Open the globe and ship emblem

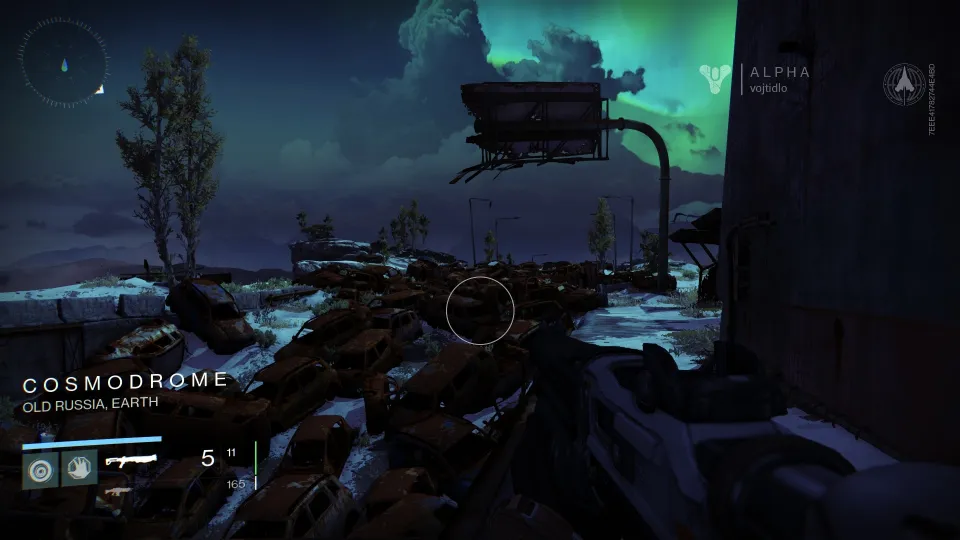tap(903, 85)
